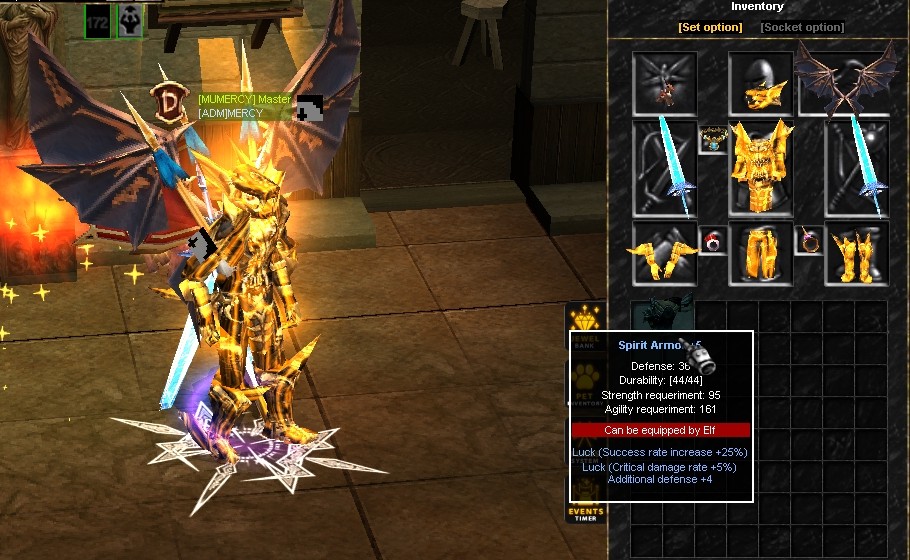Select the pet slot beside the helmet

pyautogui.click(x=664, y=84)
